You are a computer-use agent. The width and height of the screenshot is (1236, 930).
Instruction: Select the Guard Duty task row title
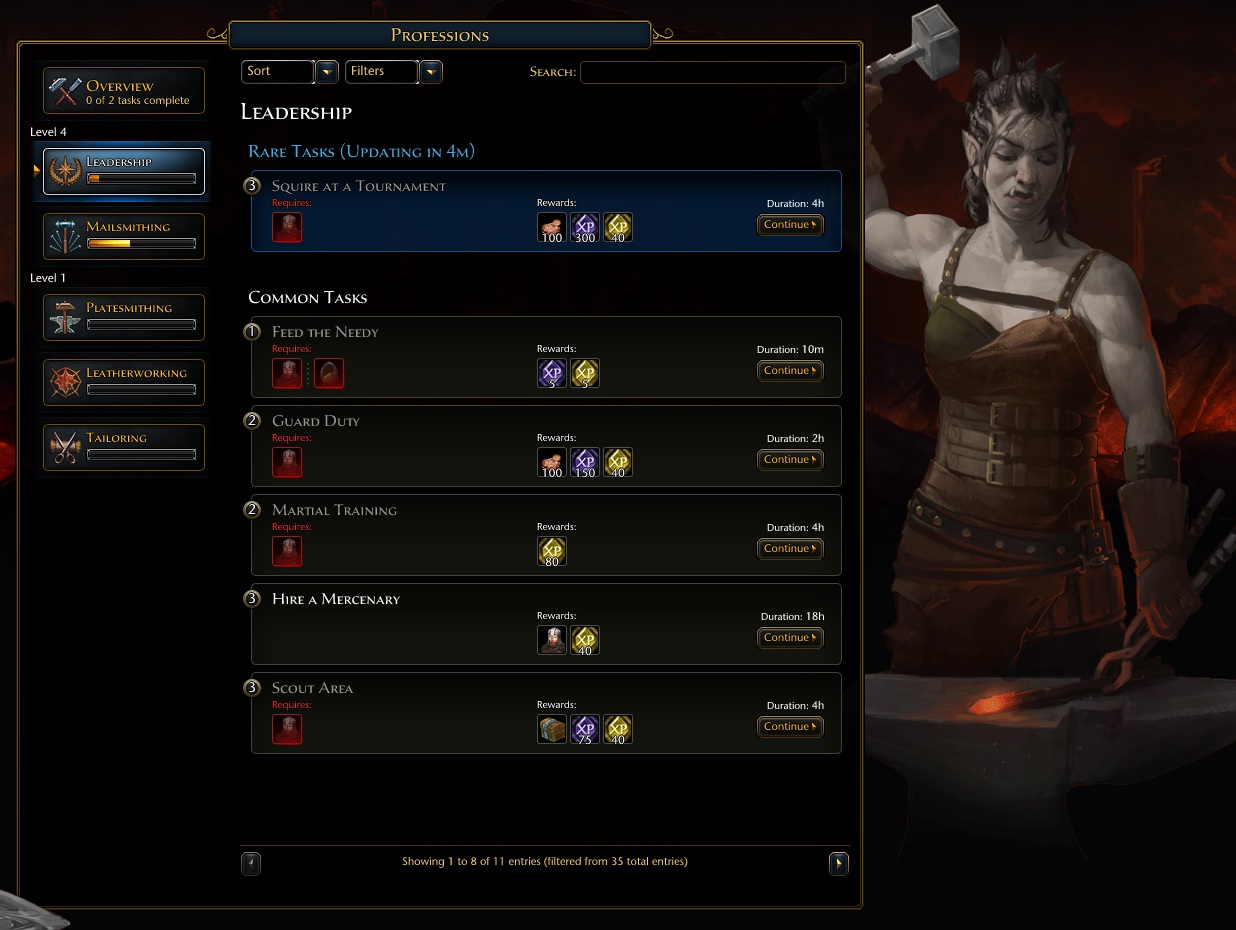pos(316,421)
